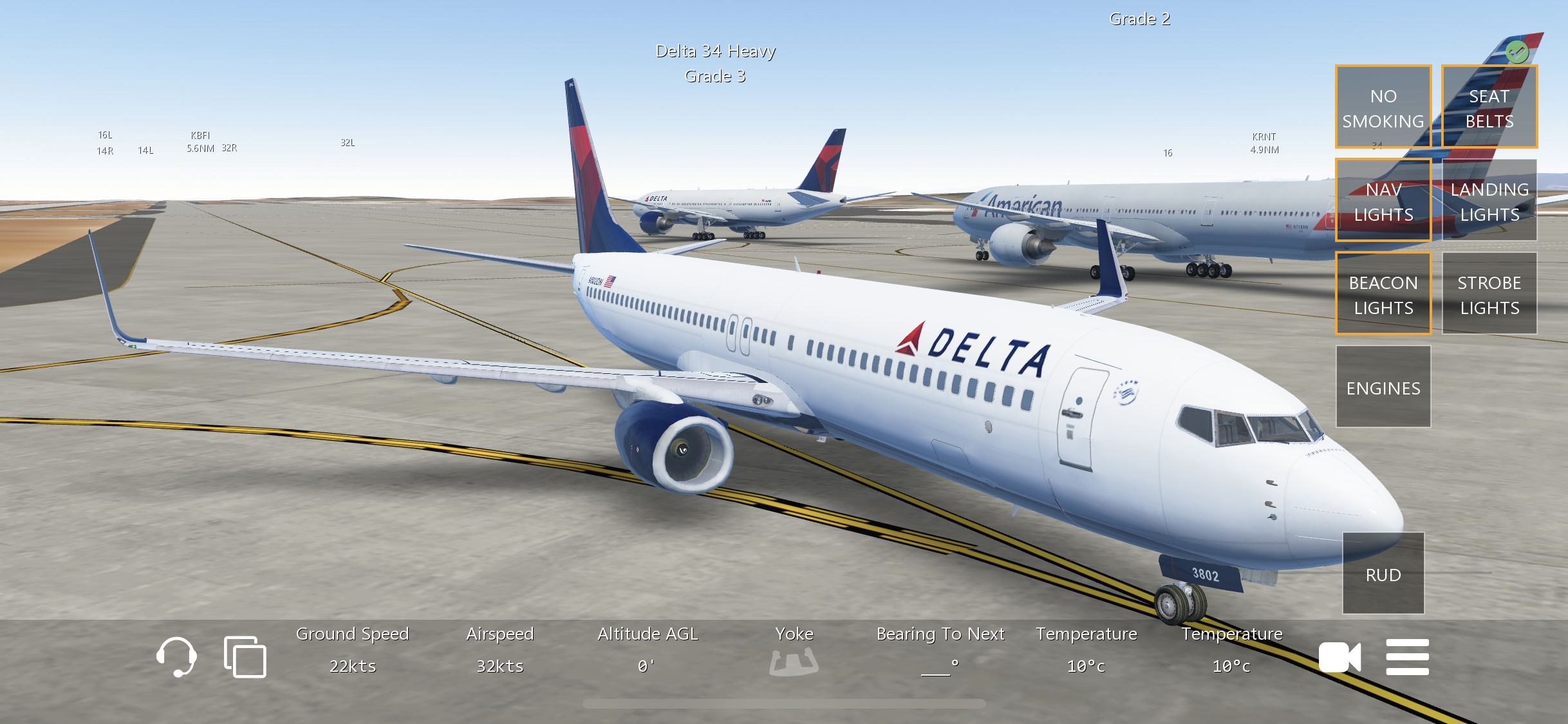Change the camera view with camera icon
The width and height of the screenshot is (1568, 724).
(1339, 657)
